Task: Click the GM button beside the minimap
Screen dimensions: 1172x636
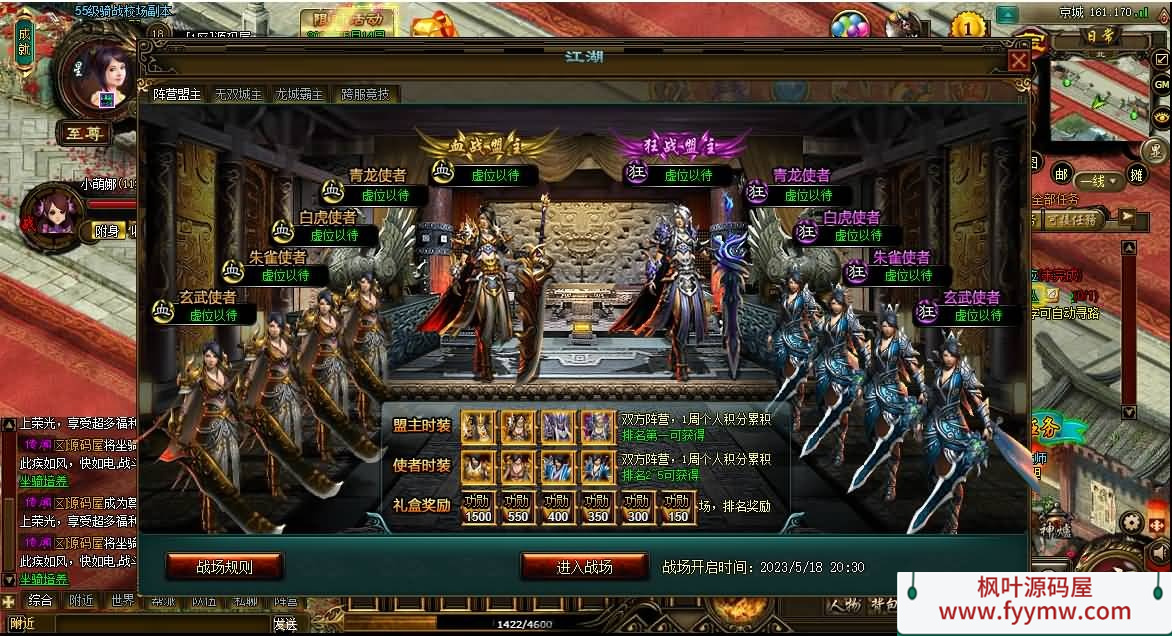Action: pos(1161,85)
